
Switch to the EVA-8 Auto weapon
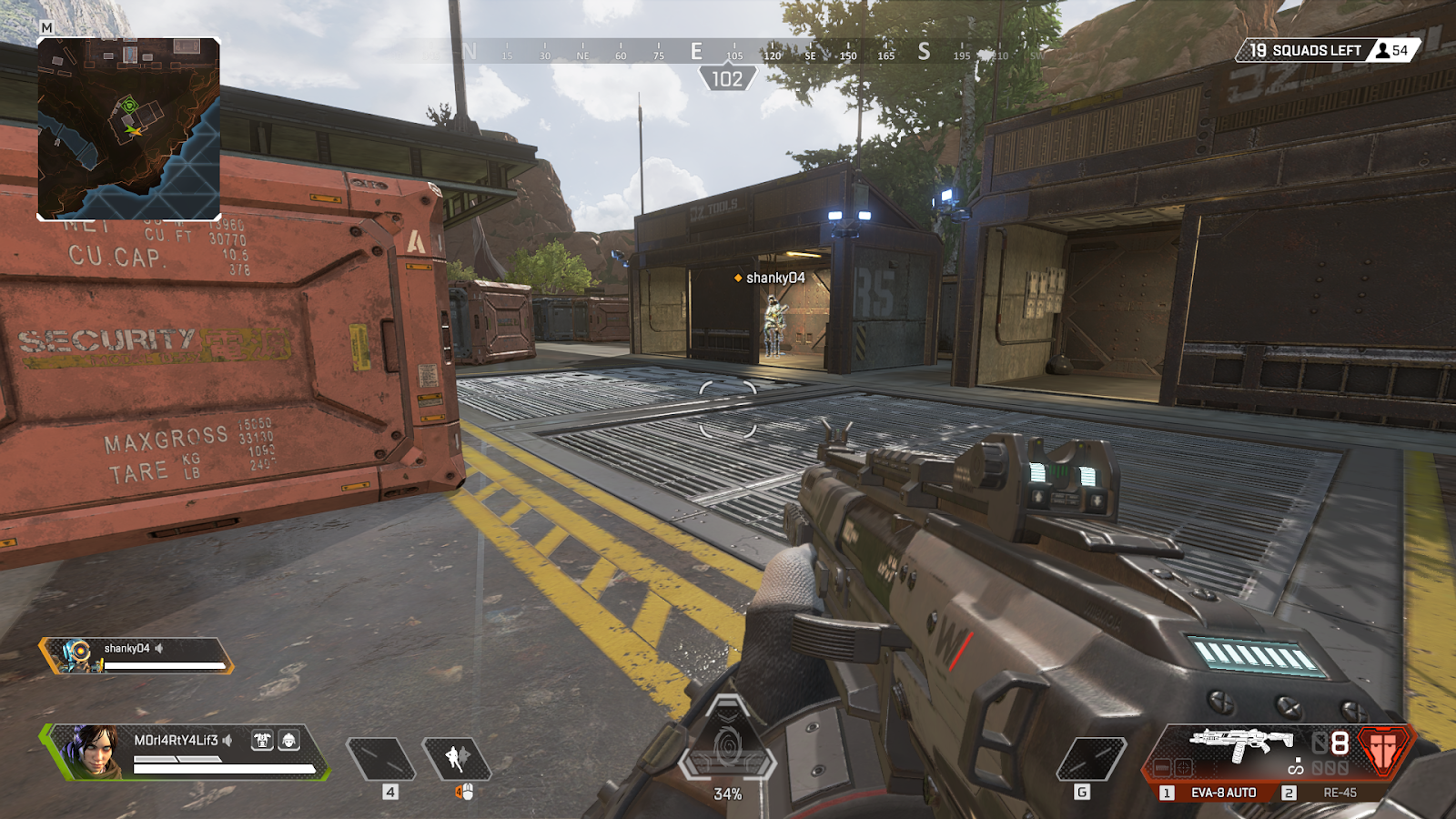click(1221, 793)
